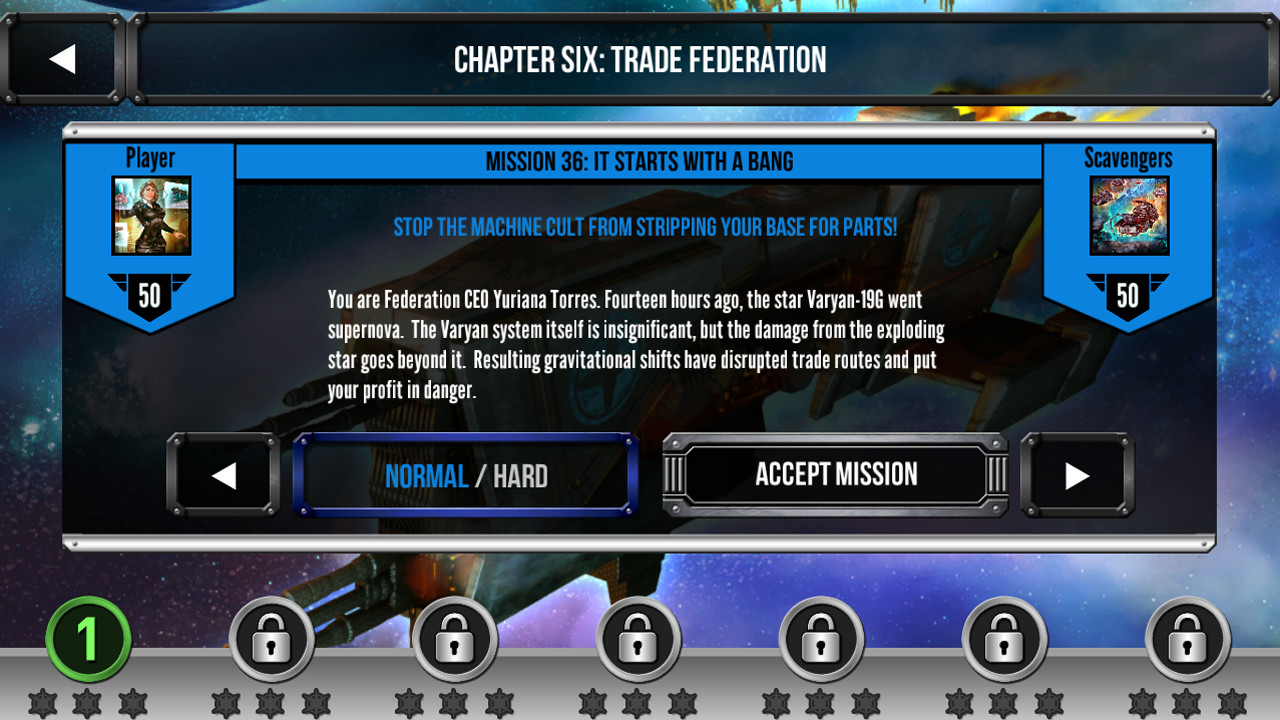Click the fifth locked mission padlock icon

click(x=1004, y=638)
